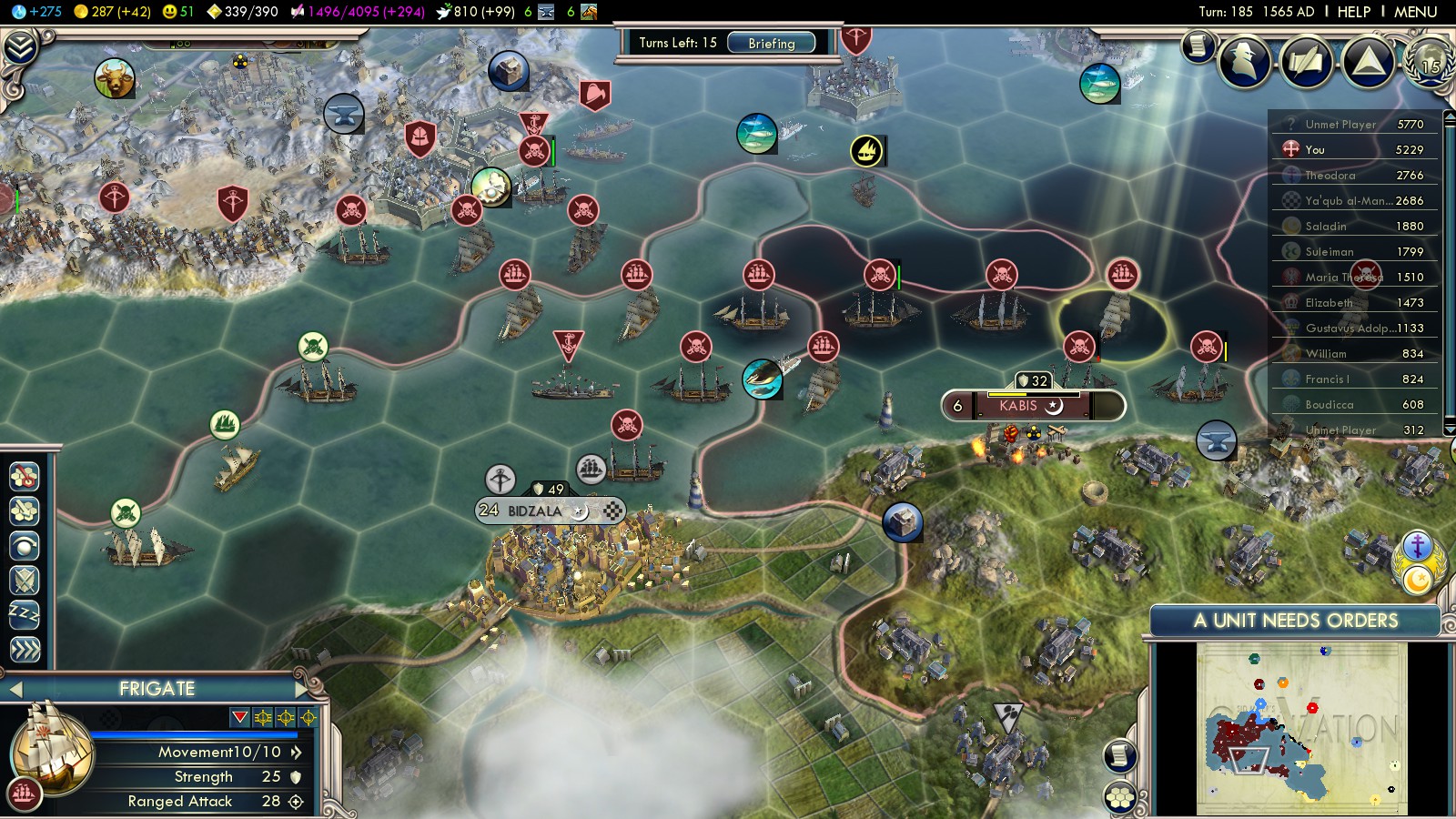Open the World Congress laurel globe icon
This screenshot has height=819, width=1456.
[1429, 62]
